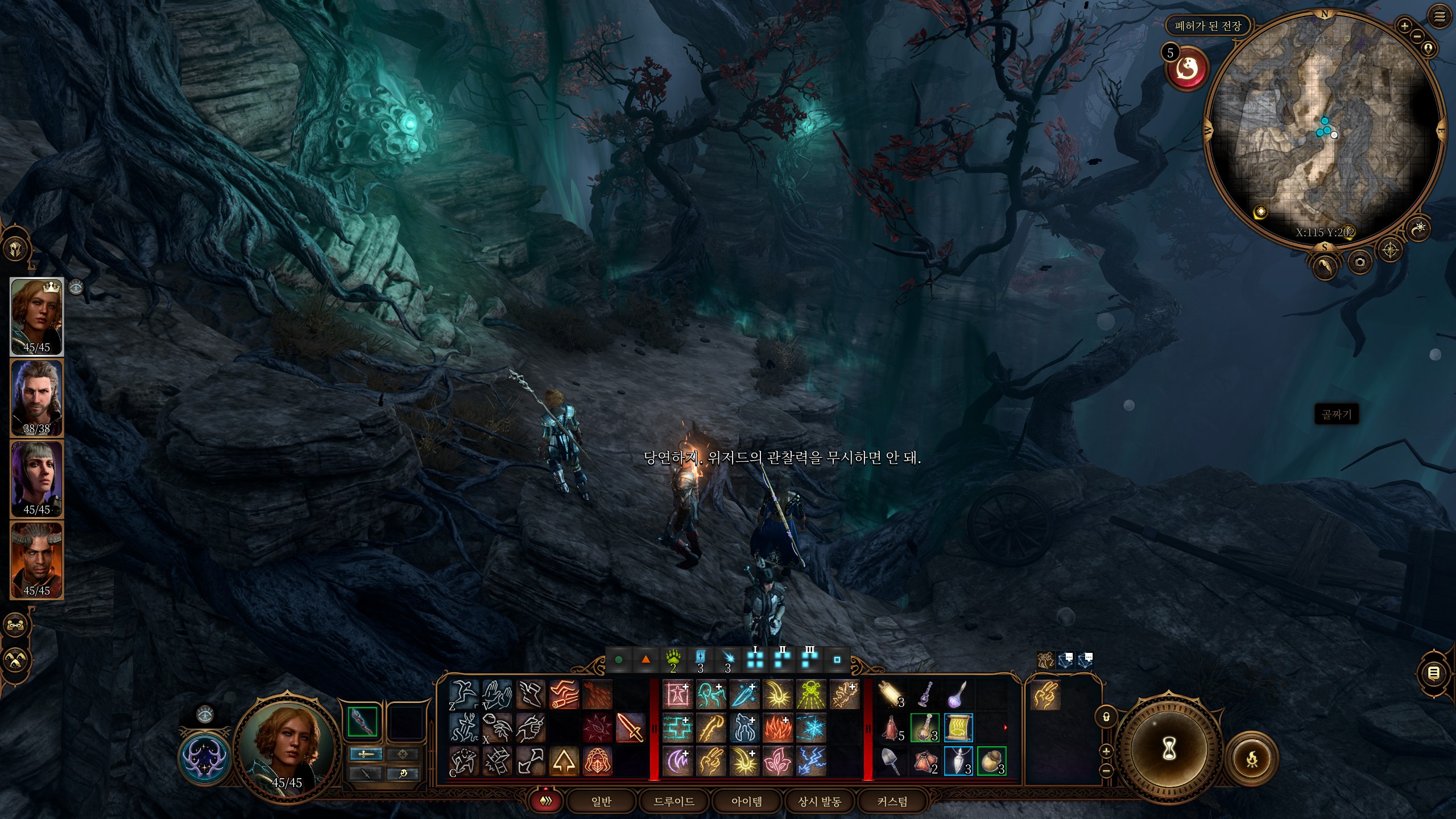Use the shovel item slot

891,761
